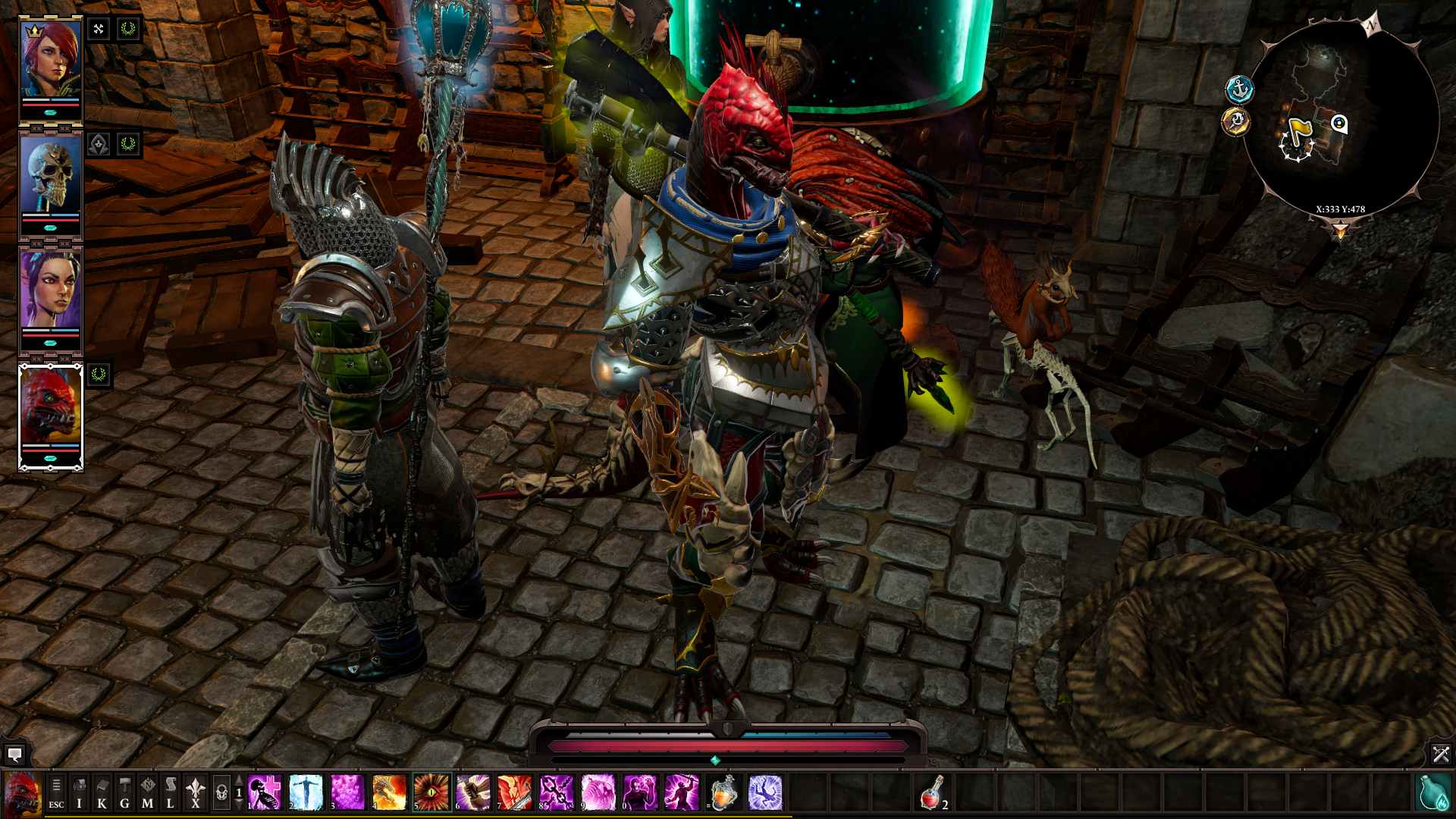Use the red potion in the hotbar

point(932,792)
